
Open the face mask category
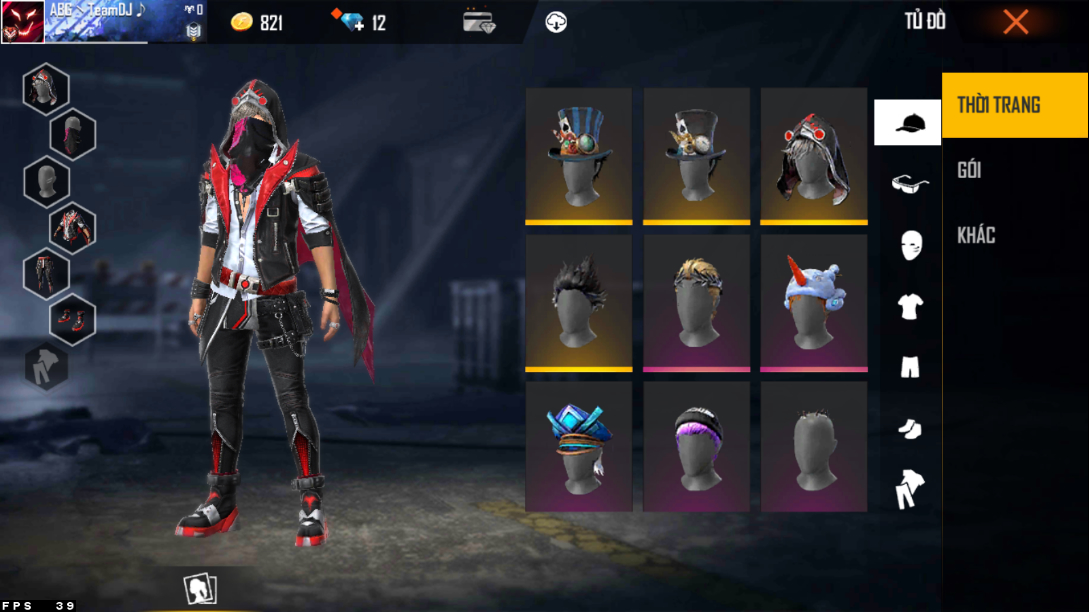click(x=910, y=244)
